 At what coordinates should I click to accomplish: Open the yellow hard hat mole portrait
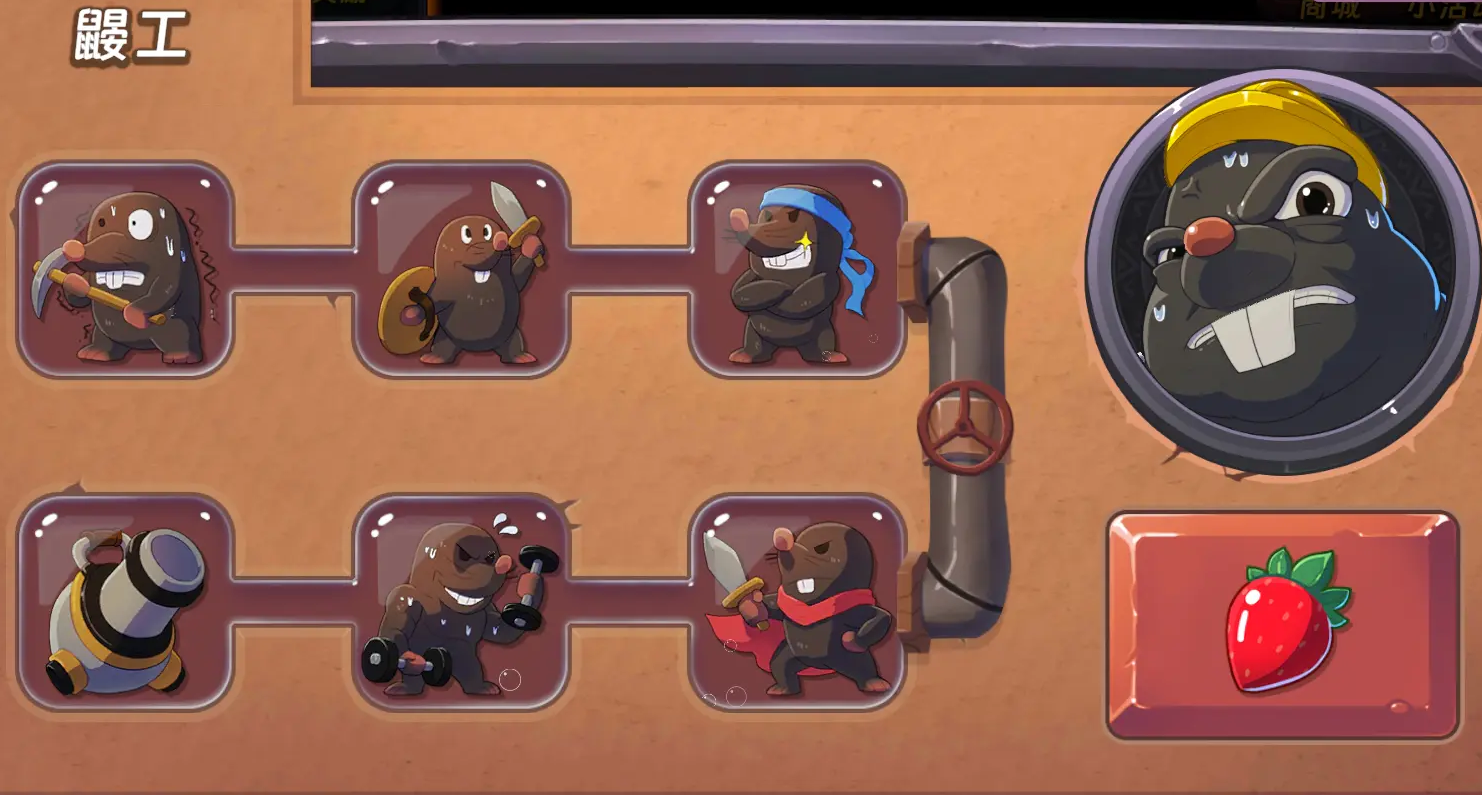point(1283,270)
